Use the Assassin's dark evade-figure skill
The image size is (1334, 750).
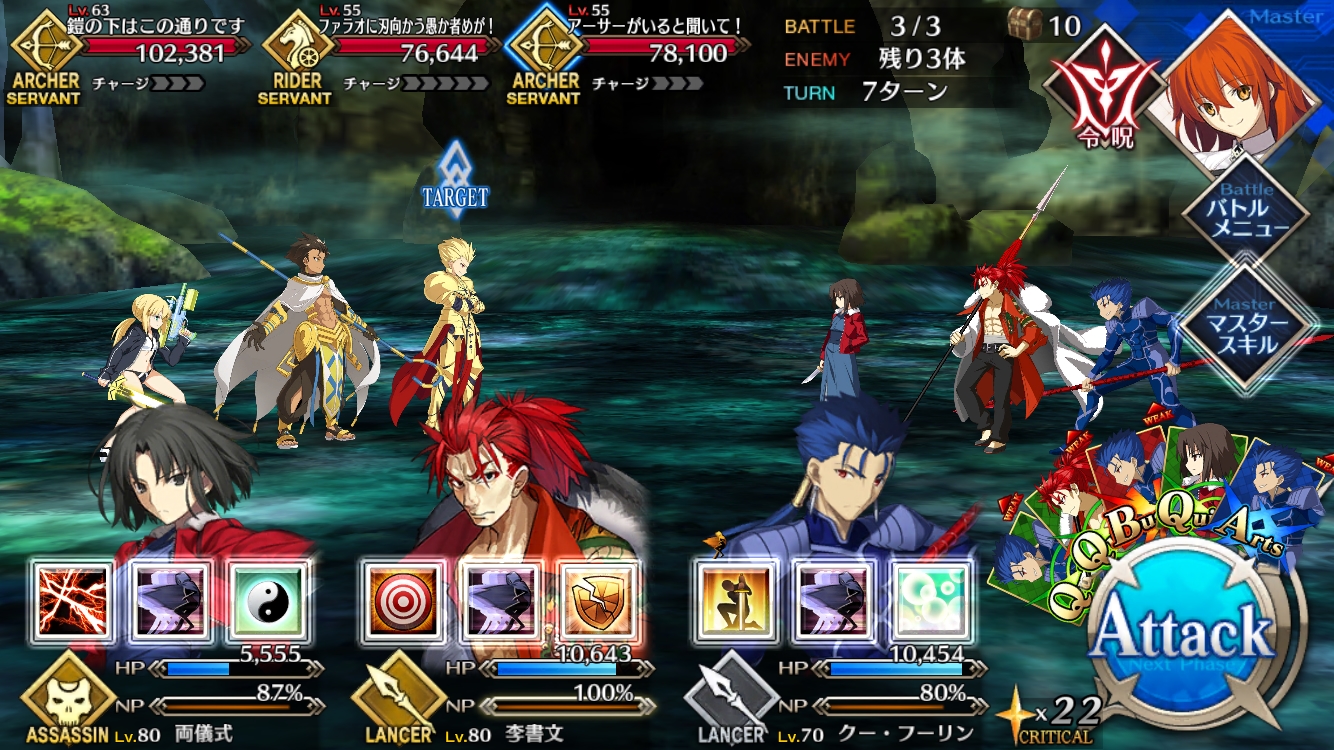(x=170, y=600)
